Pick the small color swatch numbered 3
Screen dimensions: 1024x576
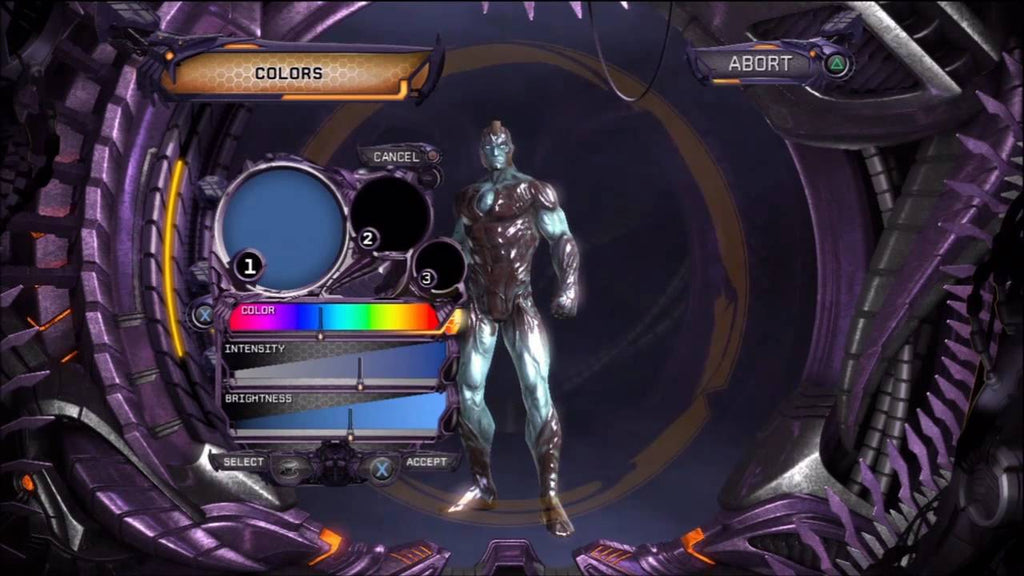(440, 266)
